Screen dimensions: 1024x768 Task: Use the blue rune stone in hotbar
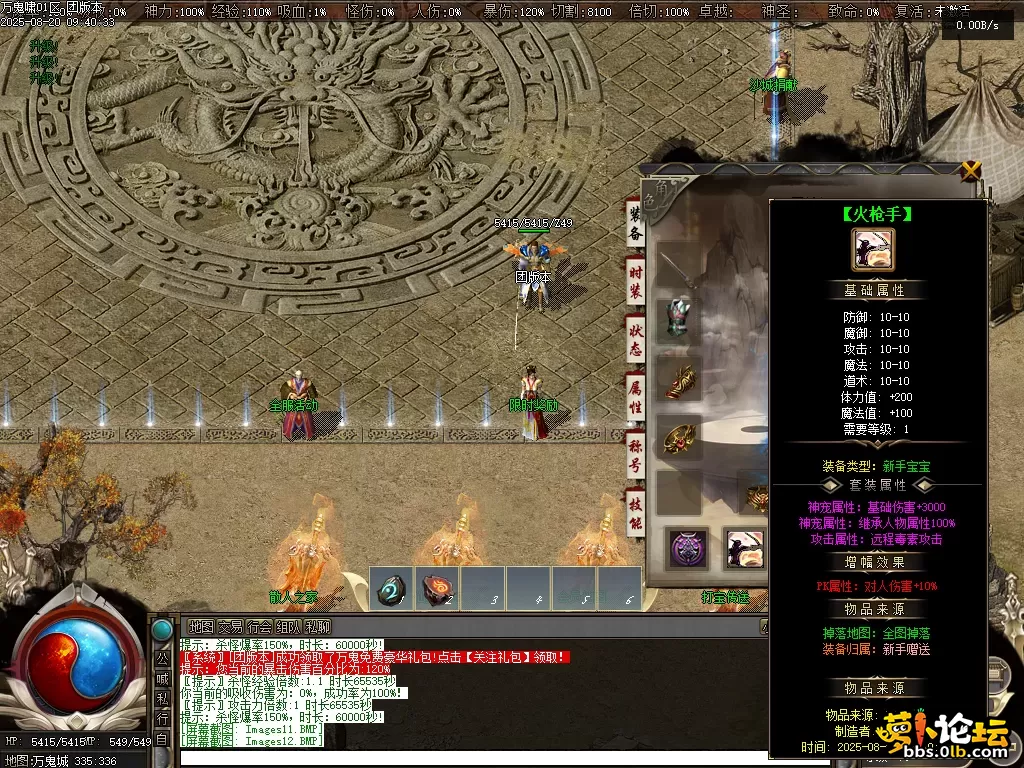pos(392,589)
